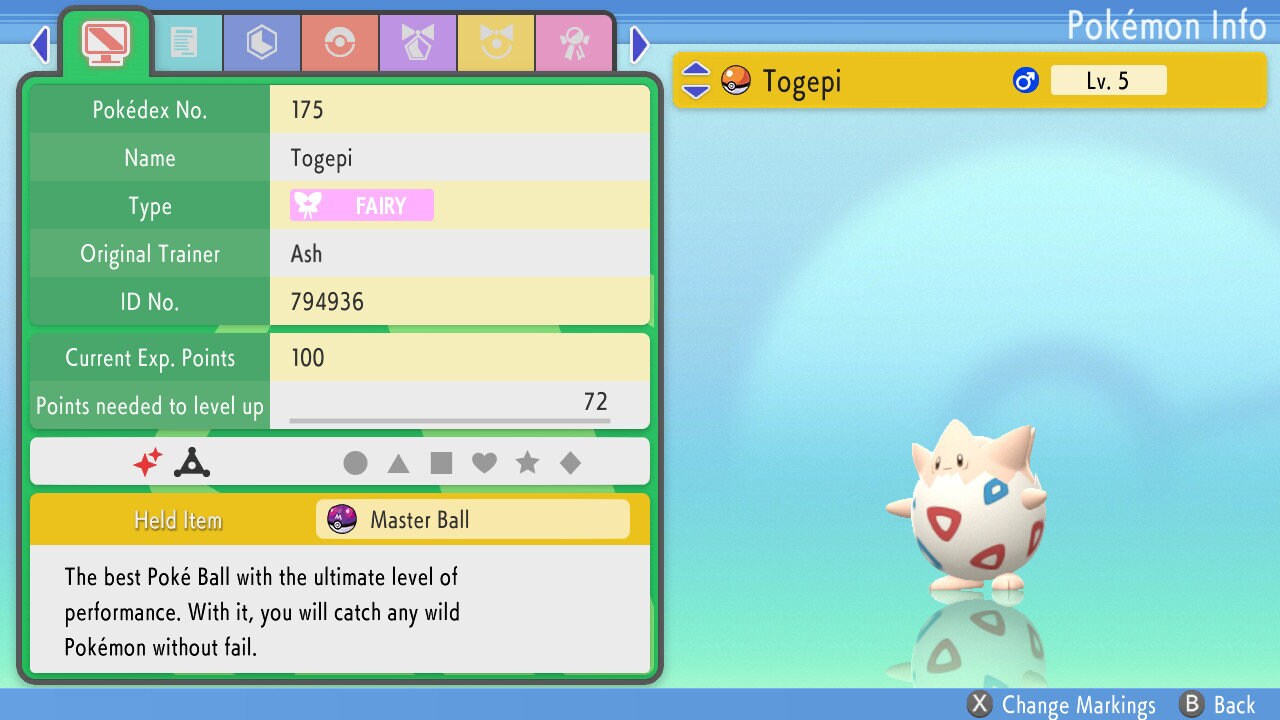The height and width of the screenshot is (720, 1280).
Task: Open the summary monitor tab icon
Action: [105, 42]
